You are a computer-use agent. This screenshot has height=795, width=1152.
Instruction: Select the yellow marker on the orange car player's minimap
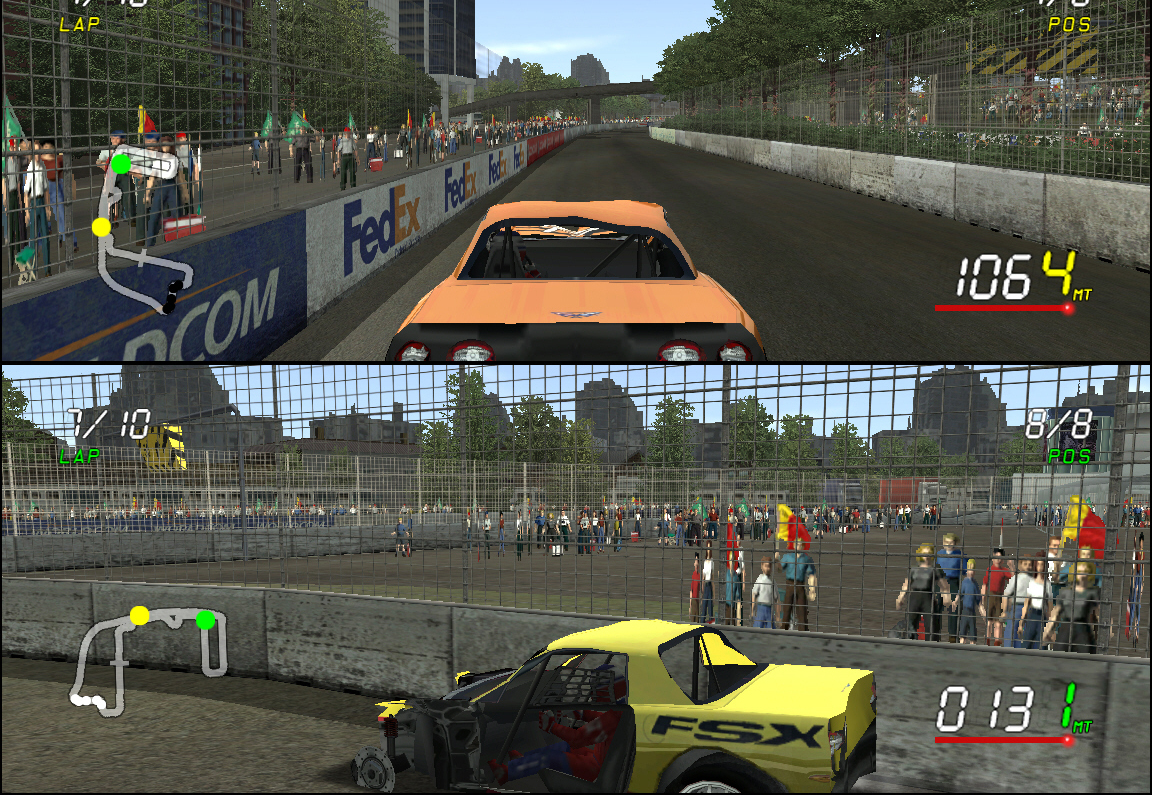(x=101, y=227)
